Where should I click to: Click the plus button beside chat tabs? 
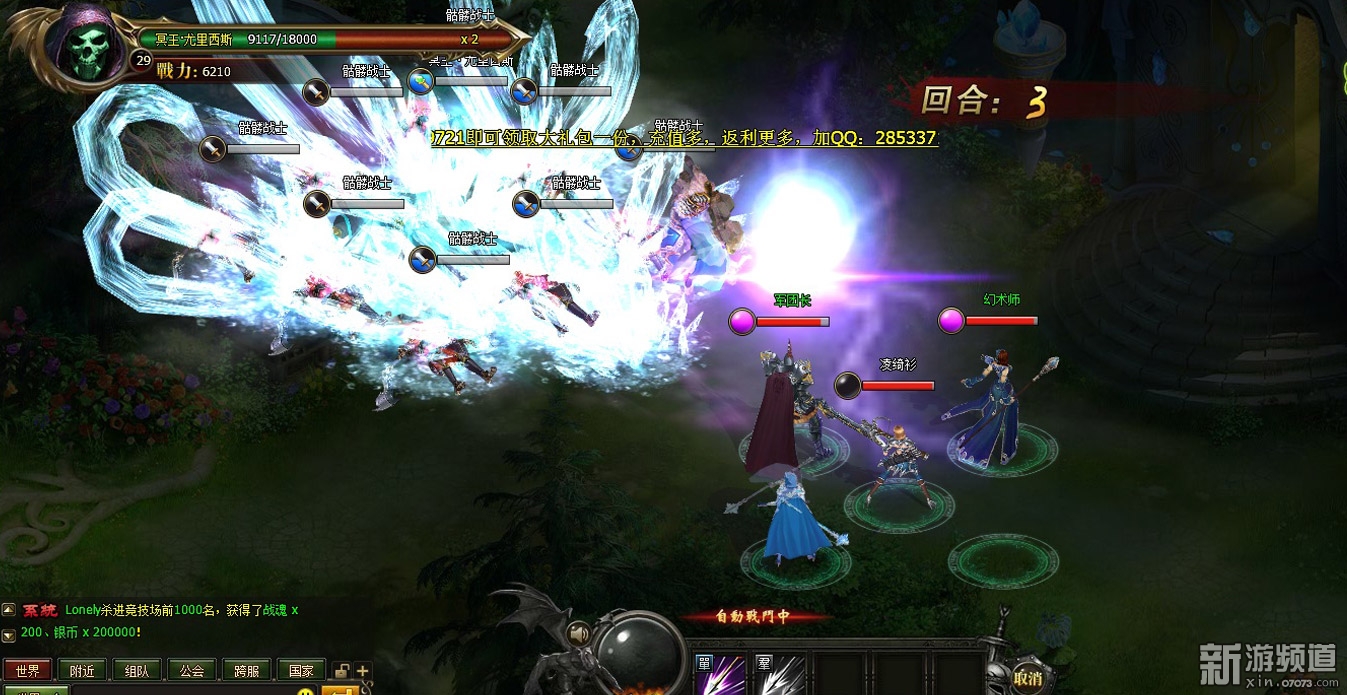[362, 671]
